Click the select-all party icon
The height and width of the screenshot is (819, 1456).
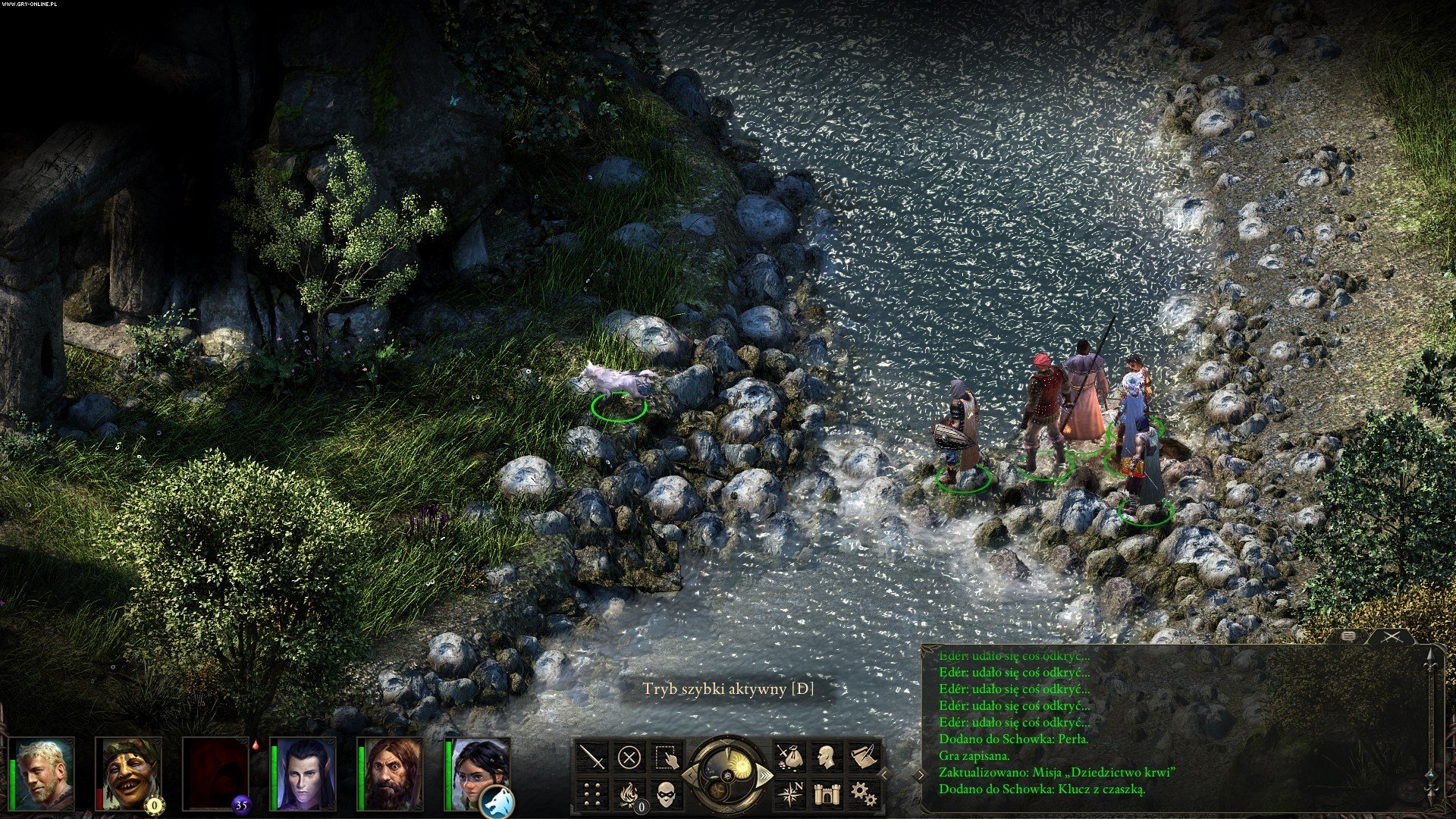point(667,757)
